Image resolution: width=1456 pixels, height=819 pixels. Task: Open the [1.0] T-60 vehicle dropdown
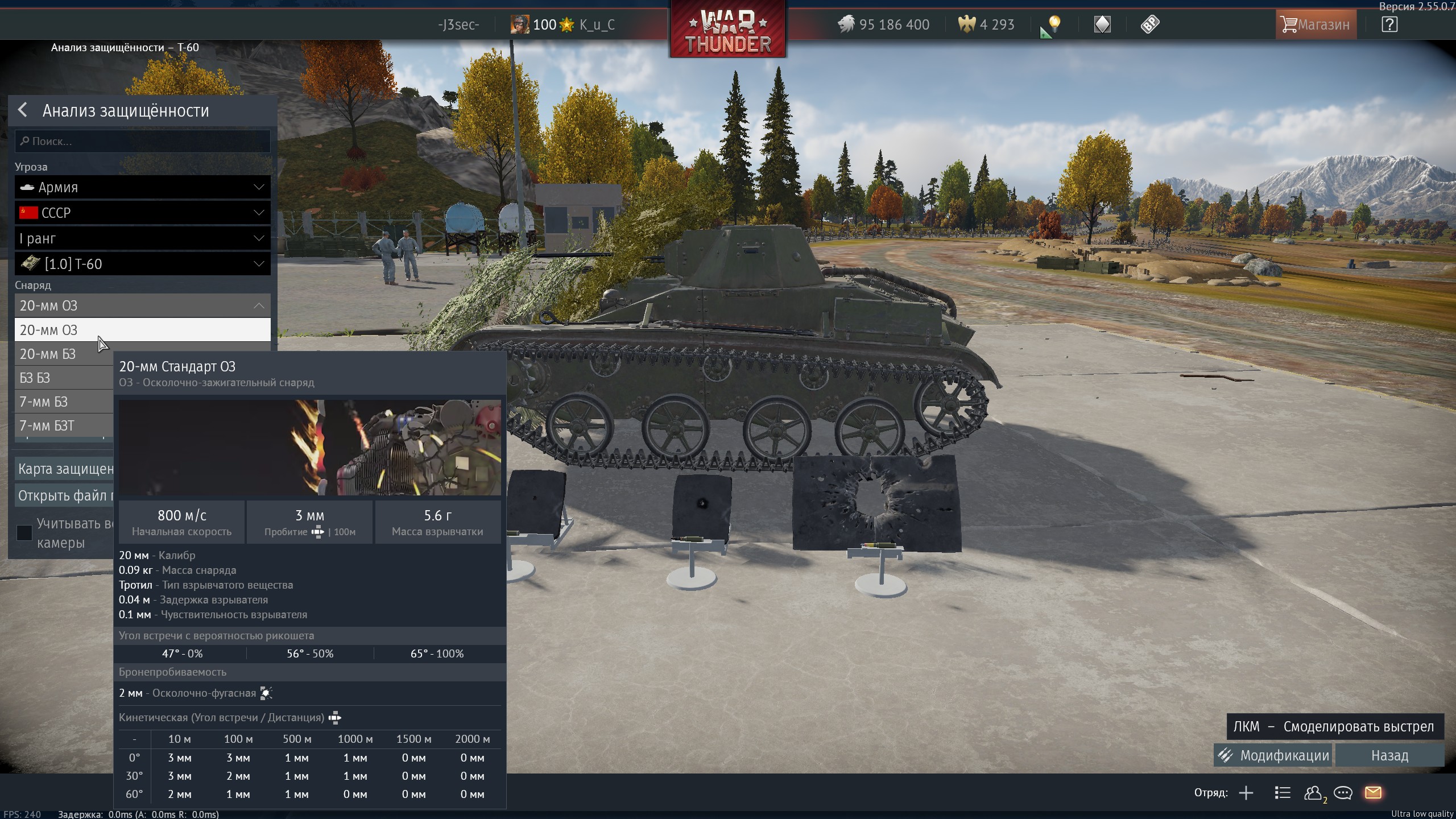142,264
